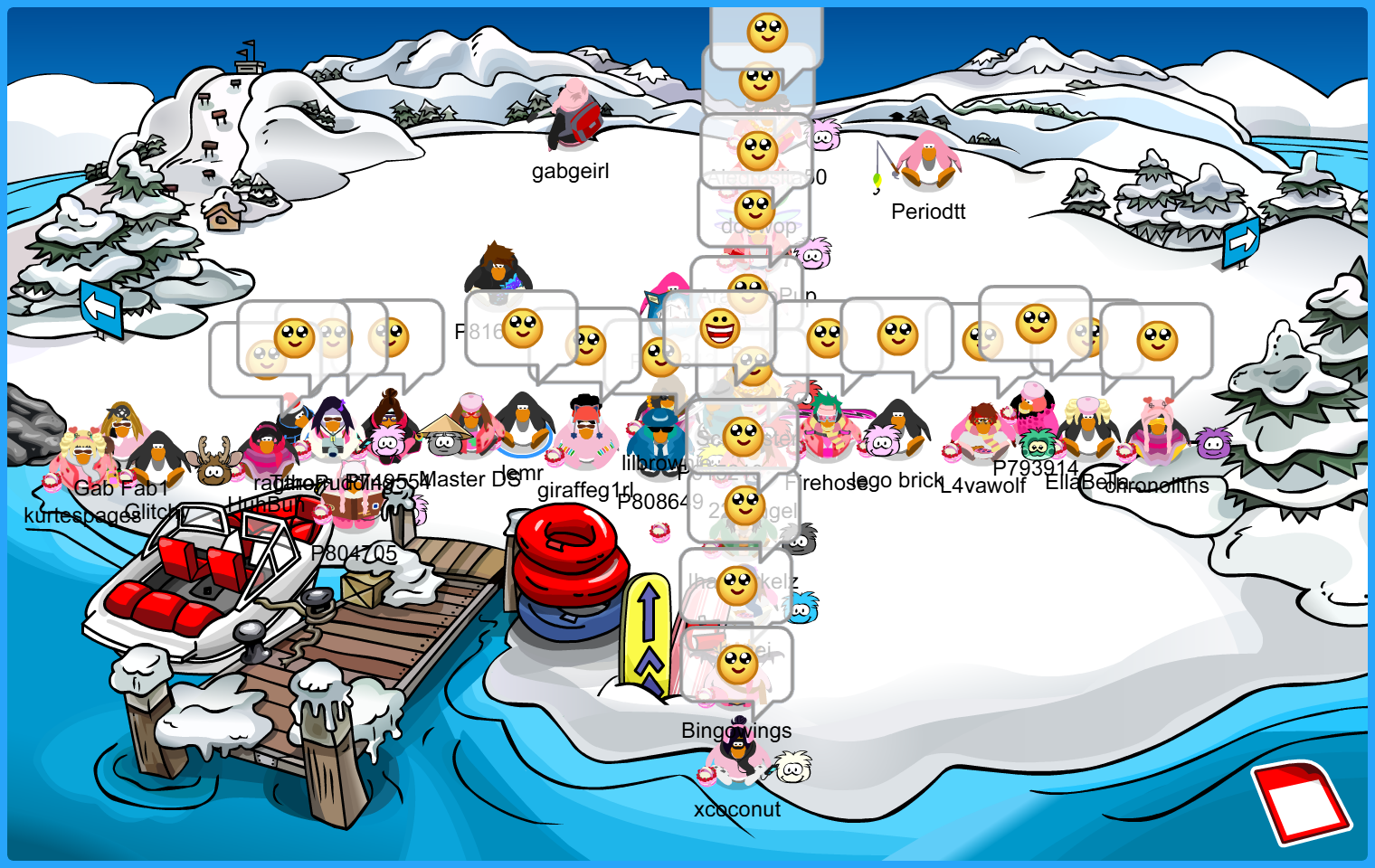Open the red catalog icon
The height and width of the screenshot is (868, 1375).
pos(1301,800)
